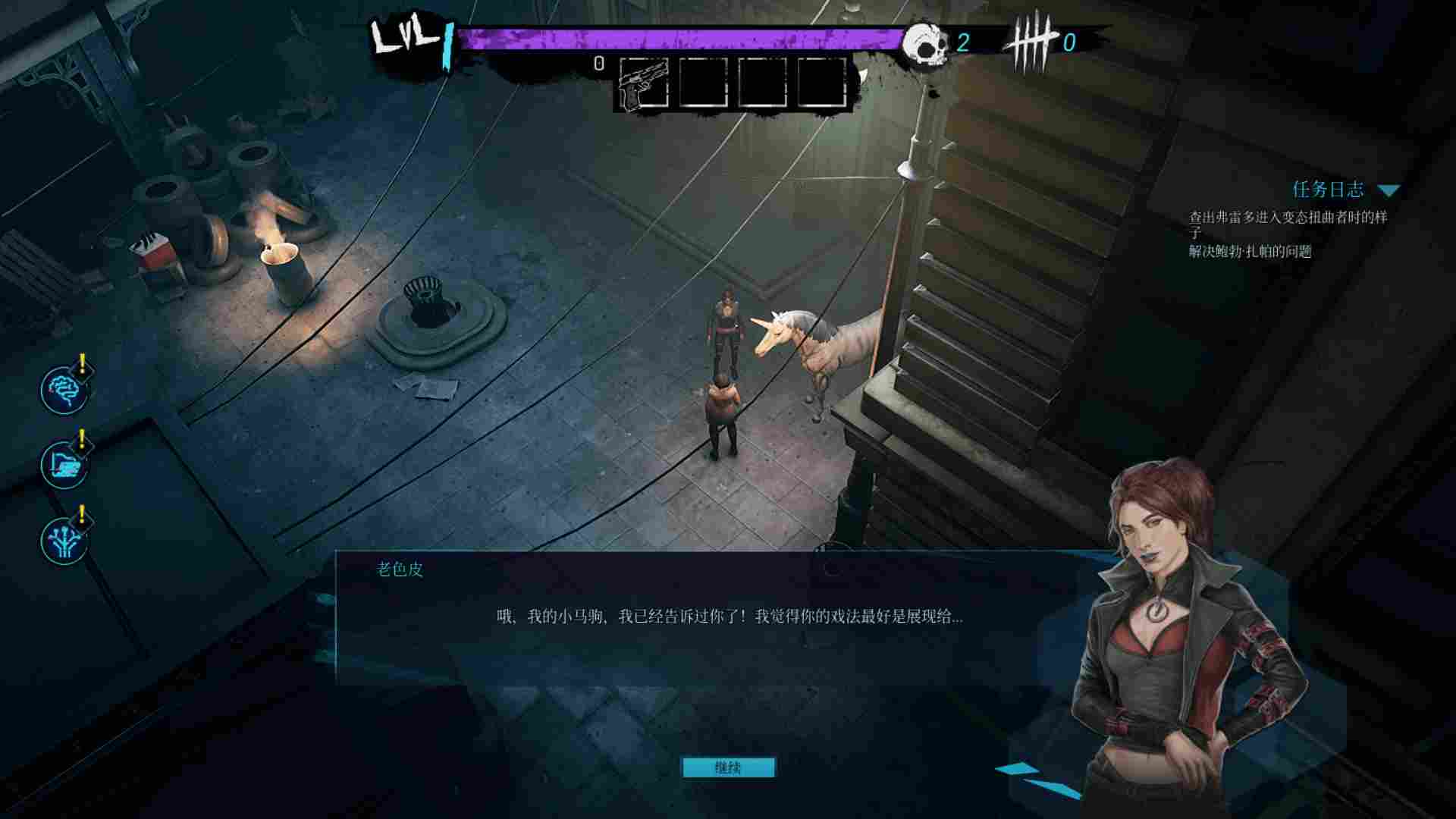The height and width of the screenshot is (819, 1456).
Task: Open the circuit skill tree icon
Action: (x=64, y=541)
